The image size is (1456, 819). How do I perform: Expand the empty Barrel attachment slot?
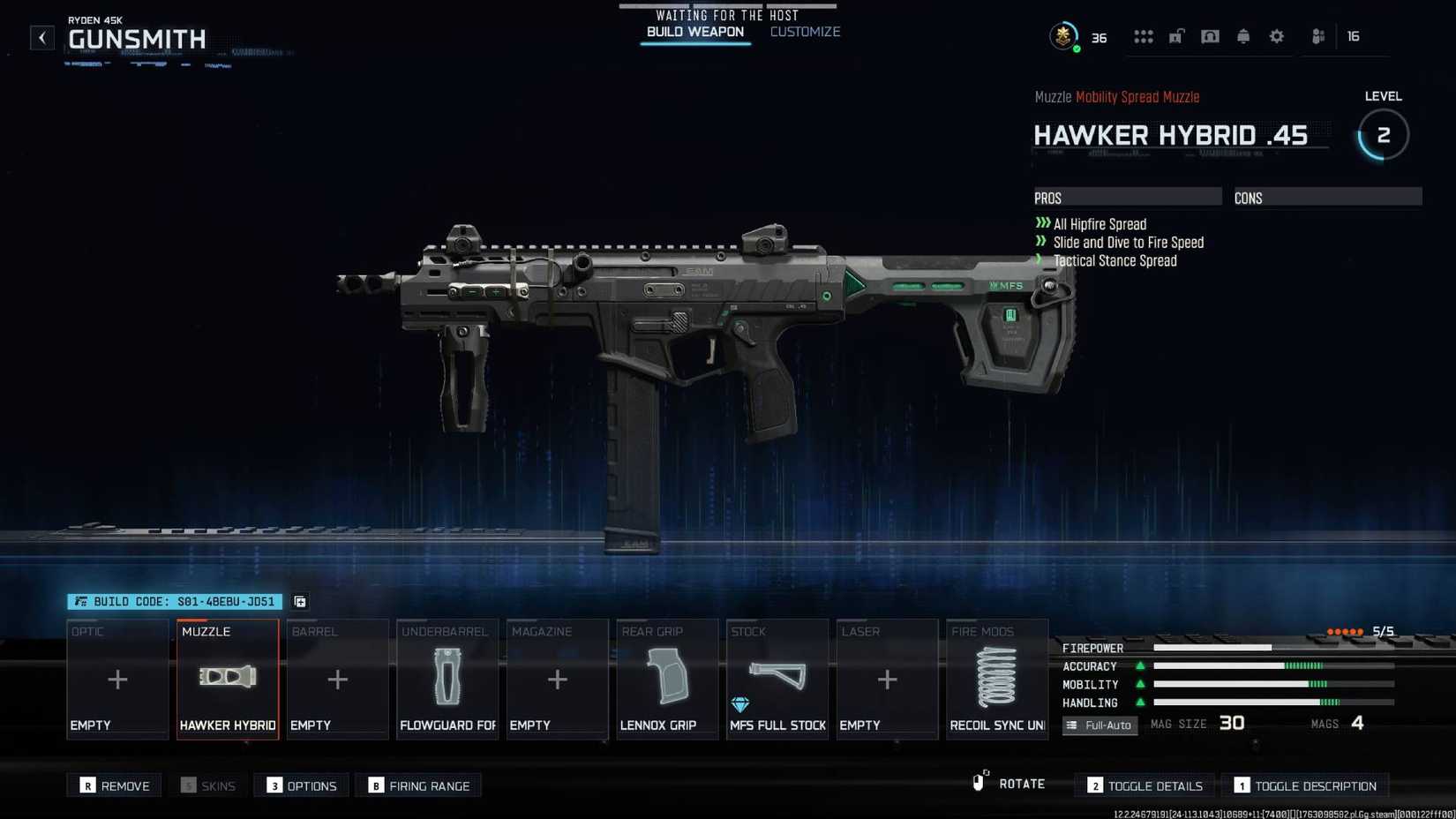click(x=337, y=680)
